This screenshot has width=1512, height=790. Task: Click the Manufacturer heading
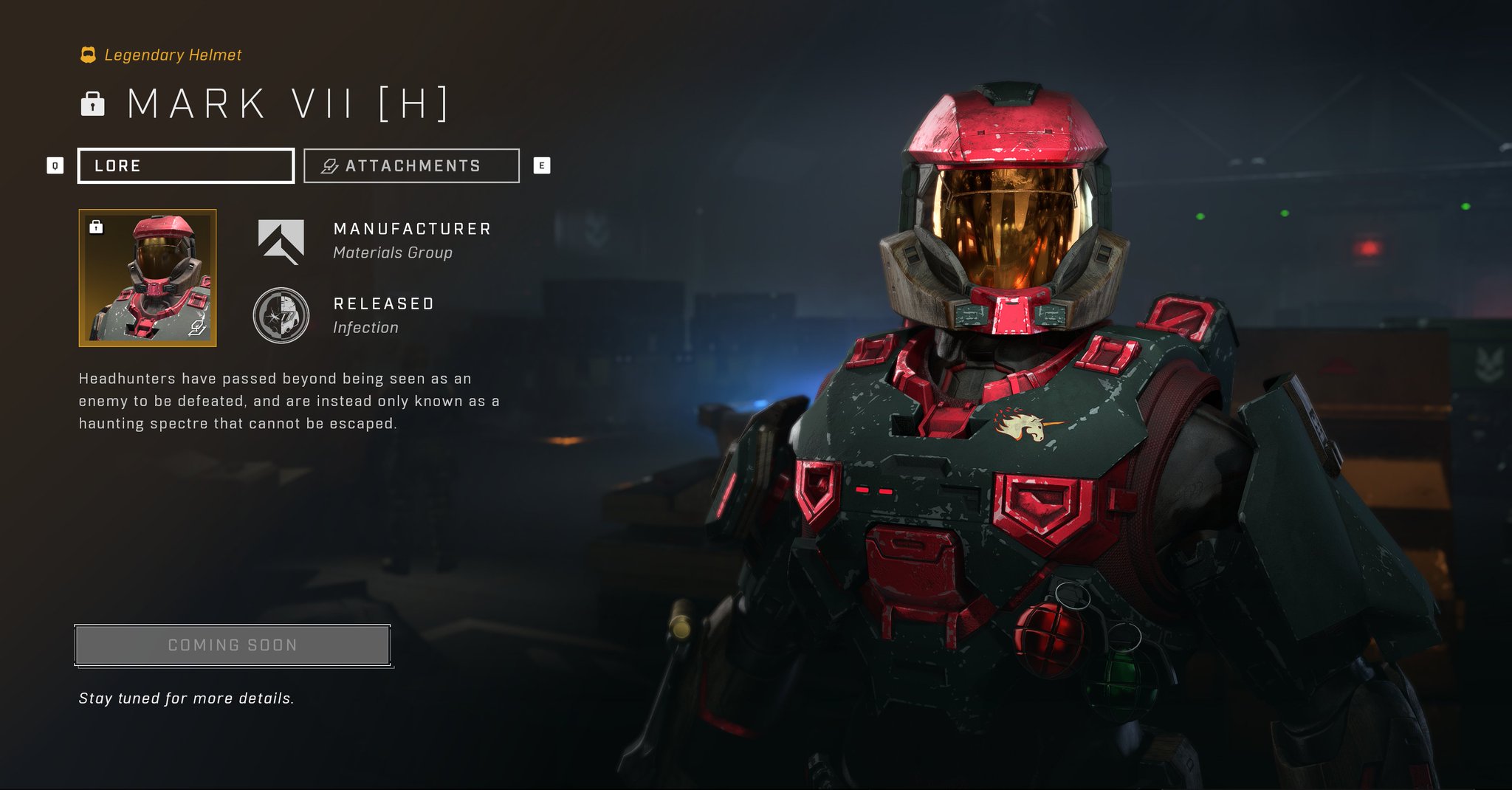click(411, 228)
